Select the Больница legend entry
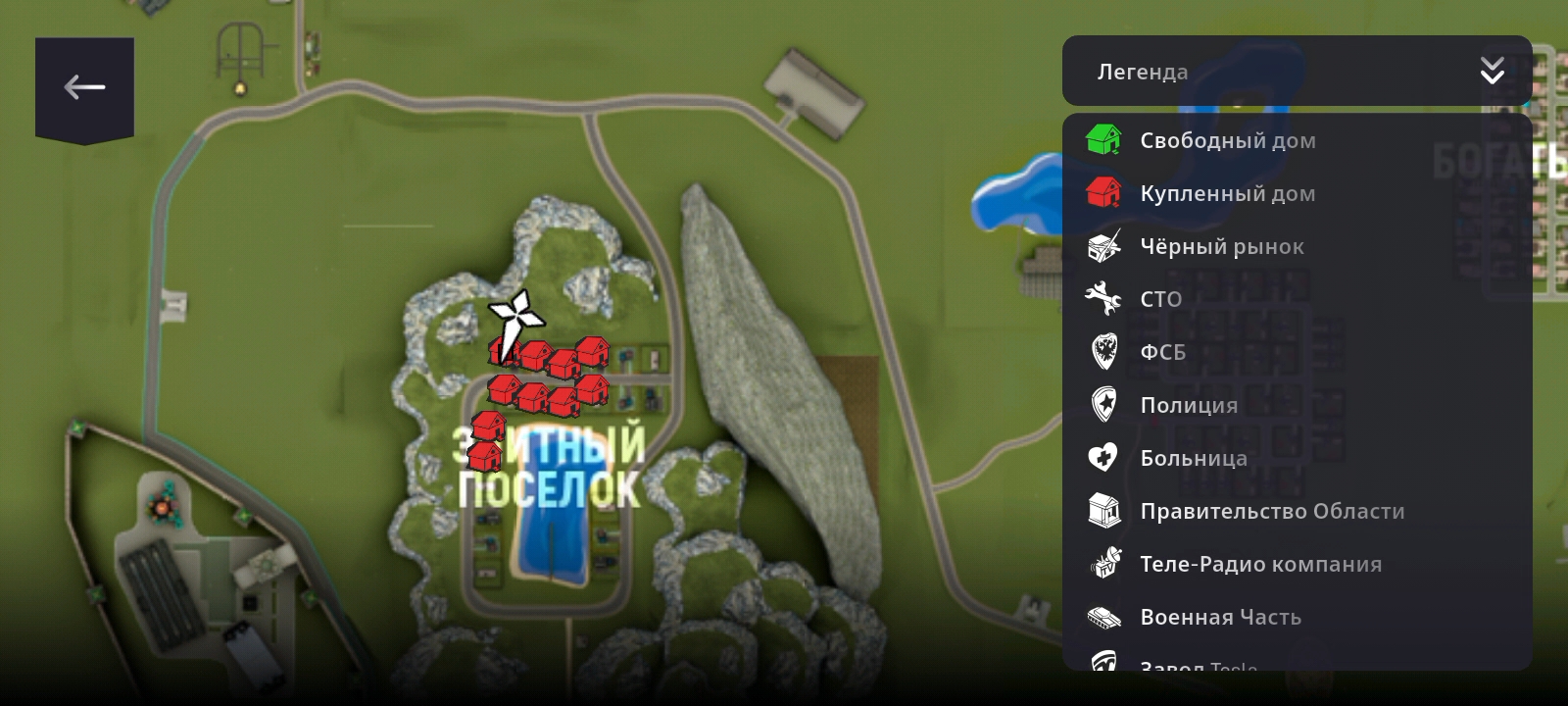Viewport: 1568px width, 706px height. click(x=1193, y=458)
